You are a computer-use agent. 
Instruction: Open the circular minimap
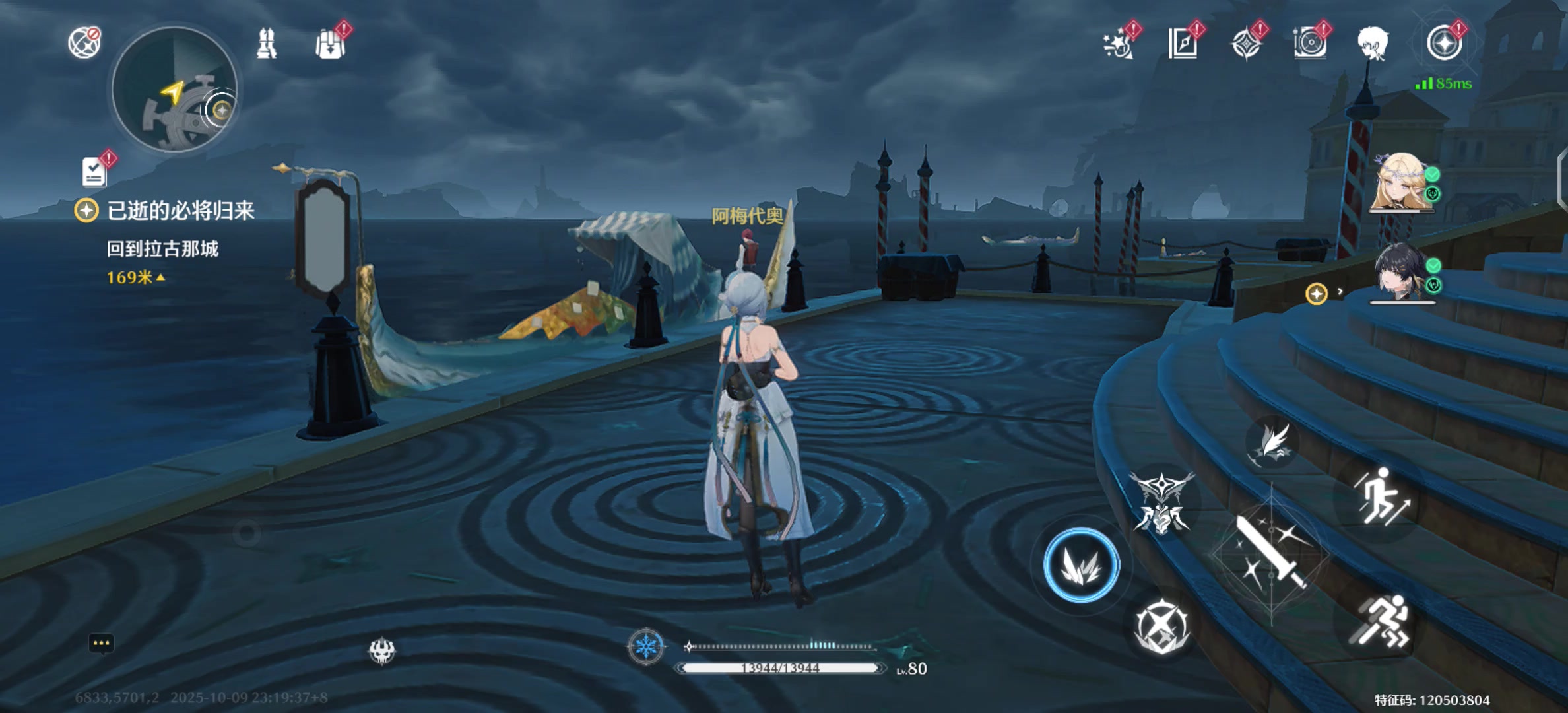click(174, 90)
